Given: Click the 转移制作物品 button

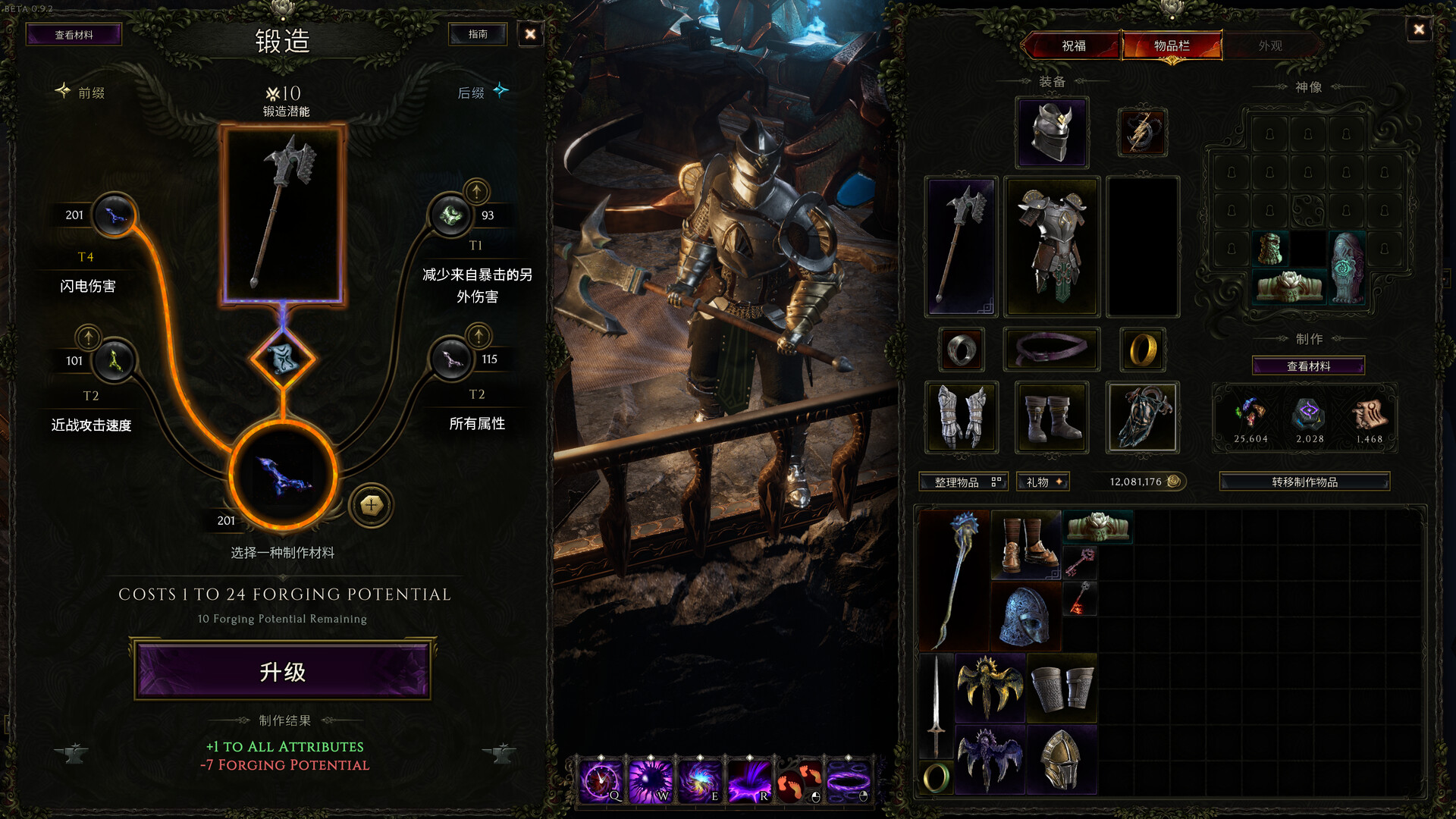Looking at the screenshot, I should click(1304, 481).
